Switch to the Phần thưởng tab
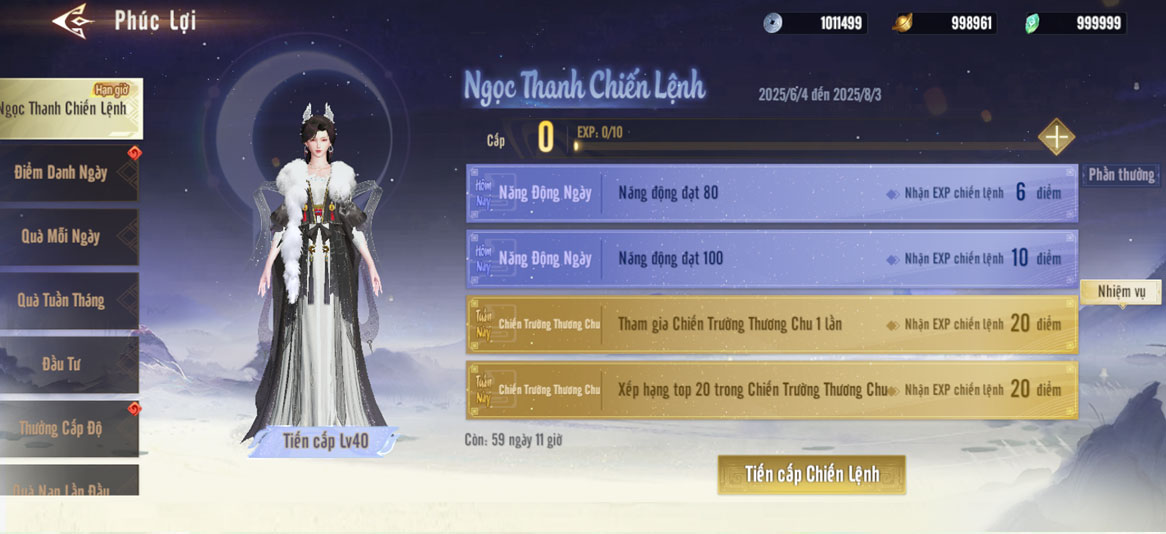This screenshot has height=534, width=1166. pyautogui.click(x=1120, y=175)
